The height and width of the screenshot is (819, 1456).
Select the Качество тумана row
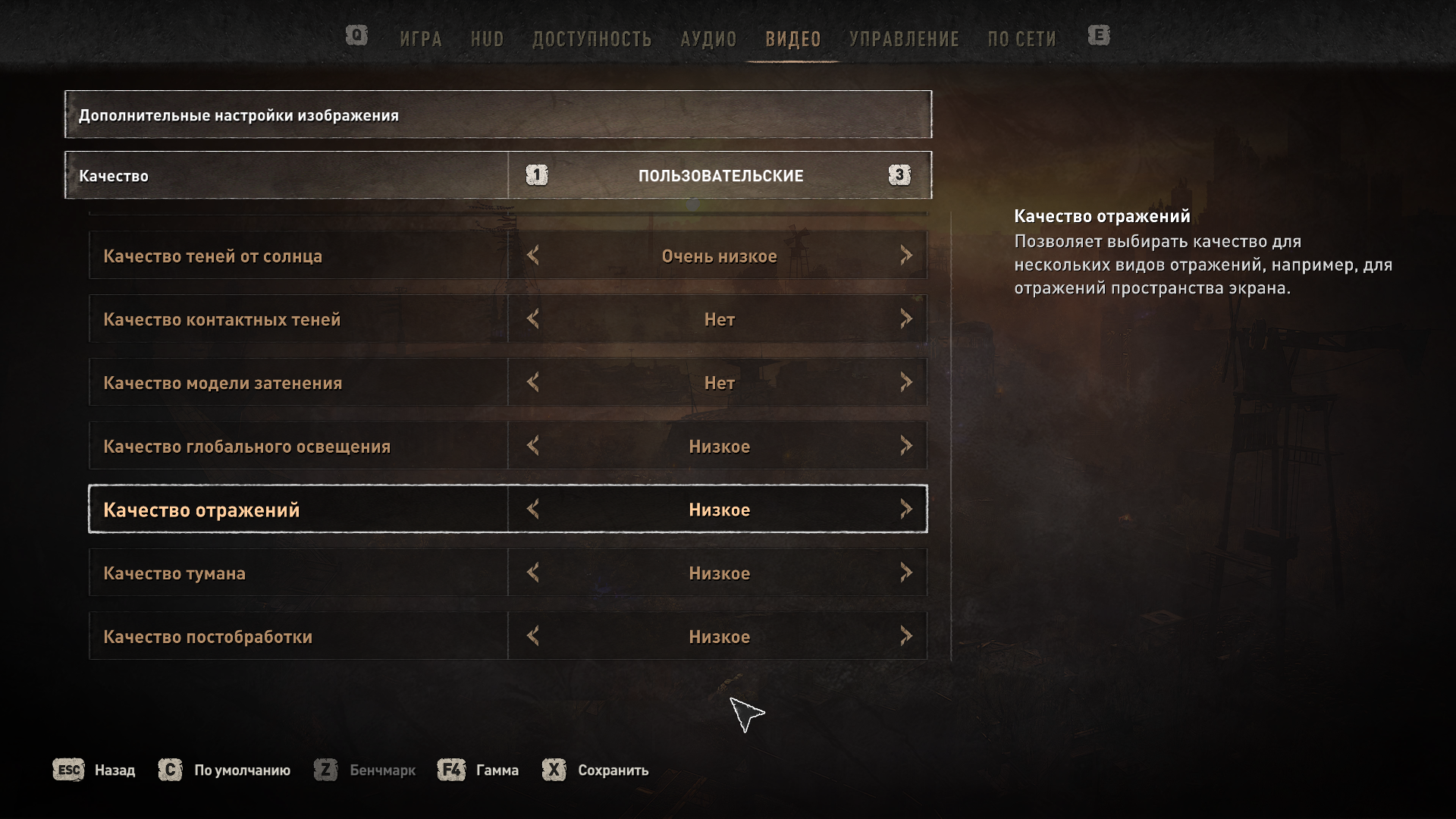pyautogui.click(x=297, y=573)
